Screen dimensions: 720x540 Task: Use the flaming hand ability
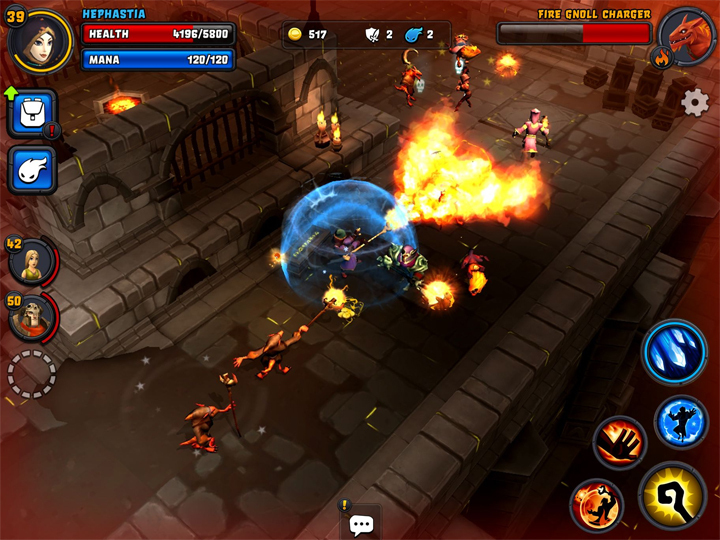619,441
